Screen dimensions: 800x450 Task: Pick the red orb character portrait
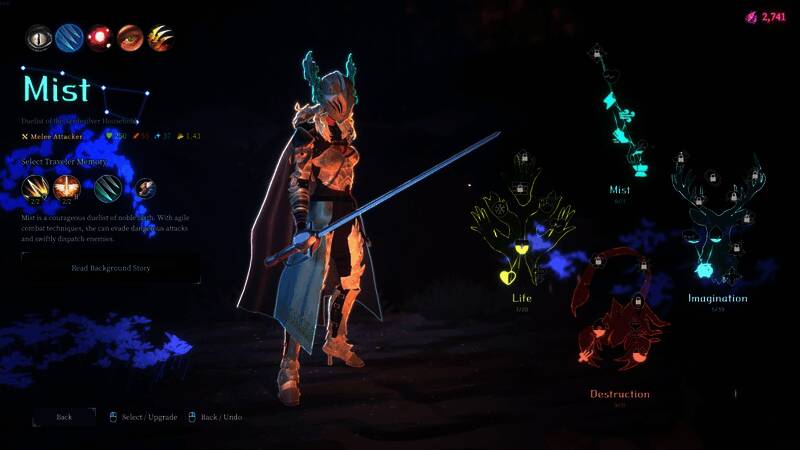(x=99, y=38)
